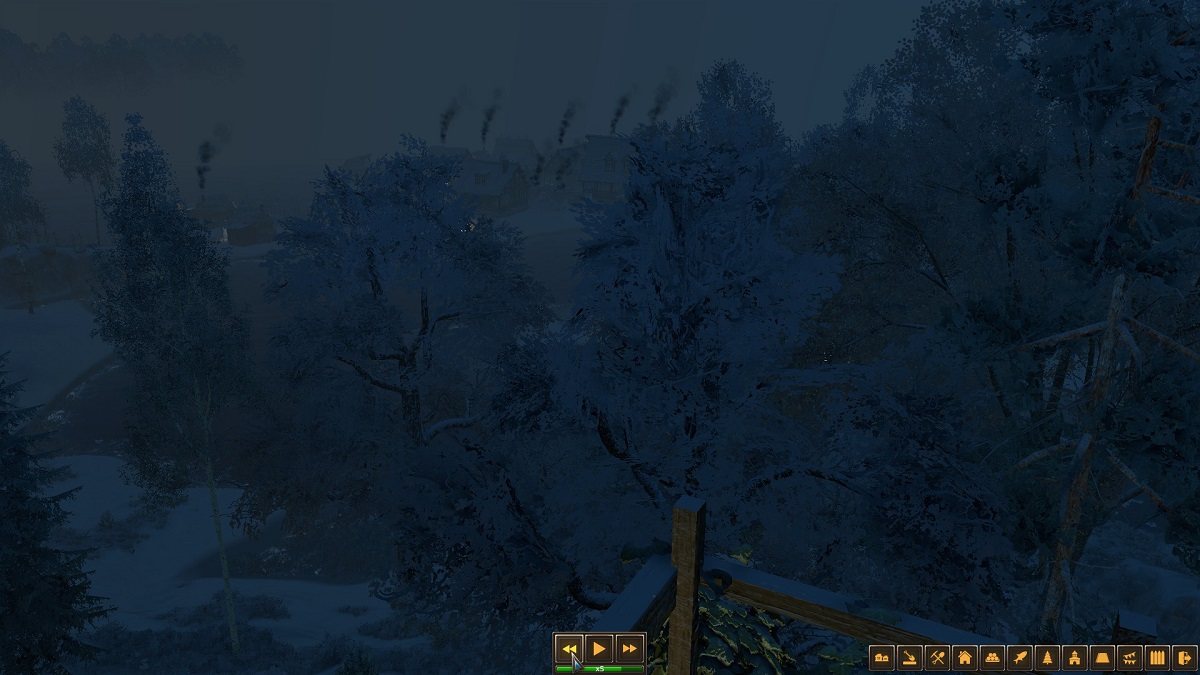The width and height of the screenshot is (1200, 675).
Task: Open the church building icon
Action: click(x=1075, y=657)
